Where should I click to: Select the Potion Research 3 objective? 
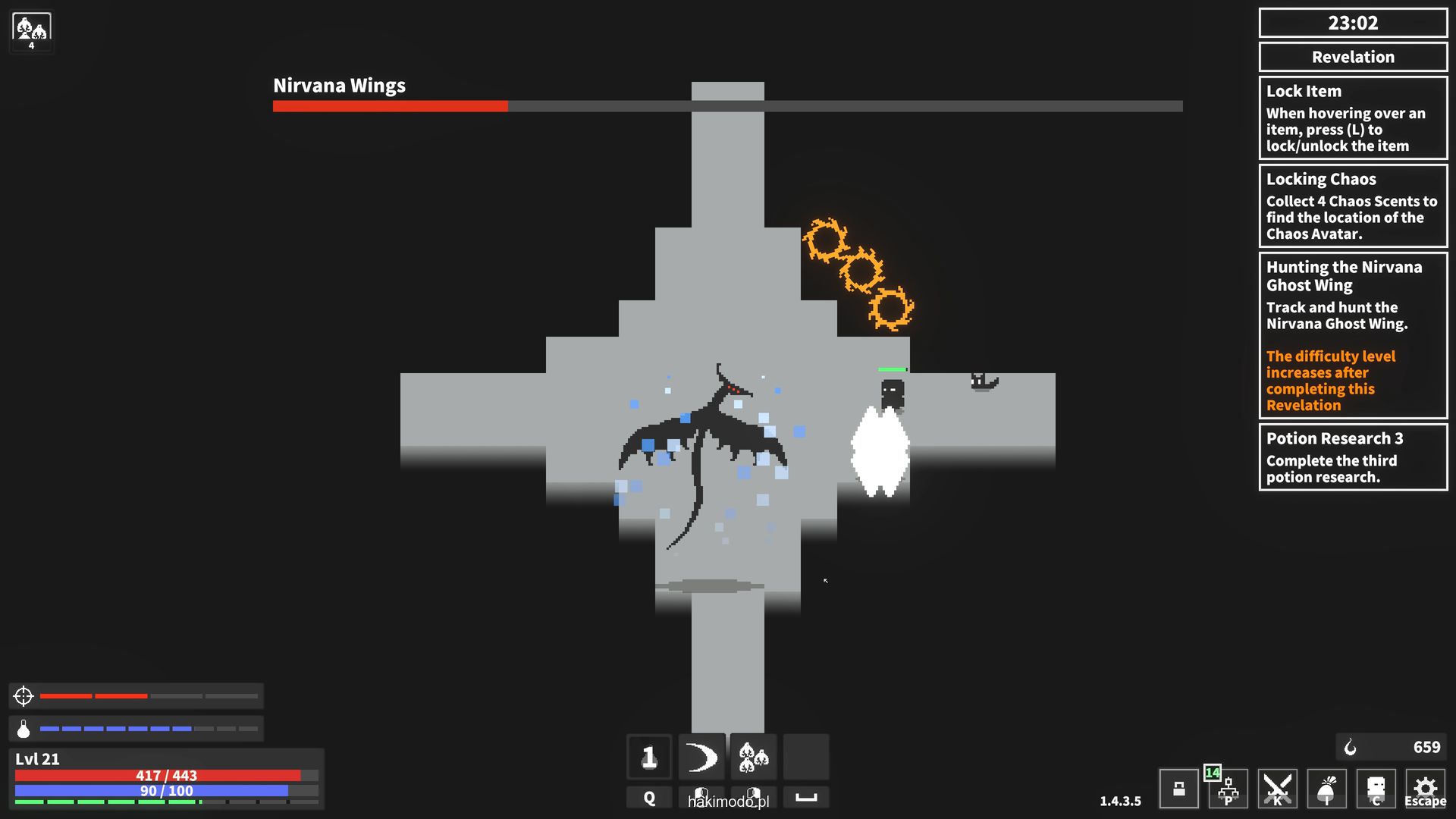[1353, 457]
